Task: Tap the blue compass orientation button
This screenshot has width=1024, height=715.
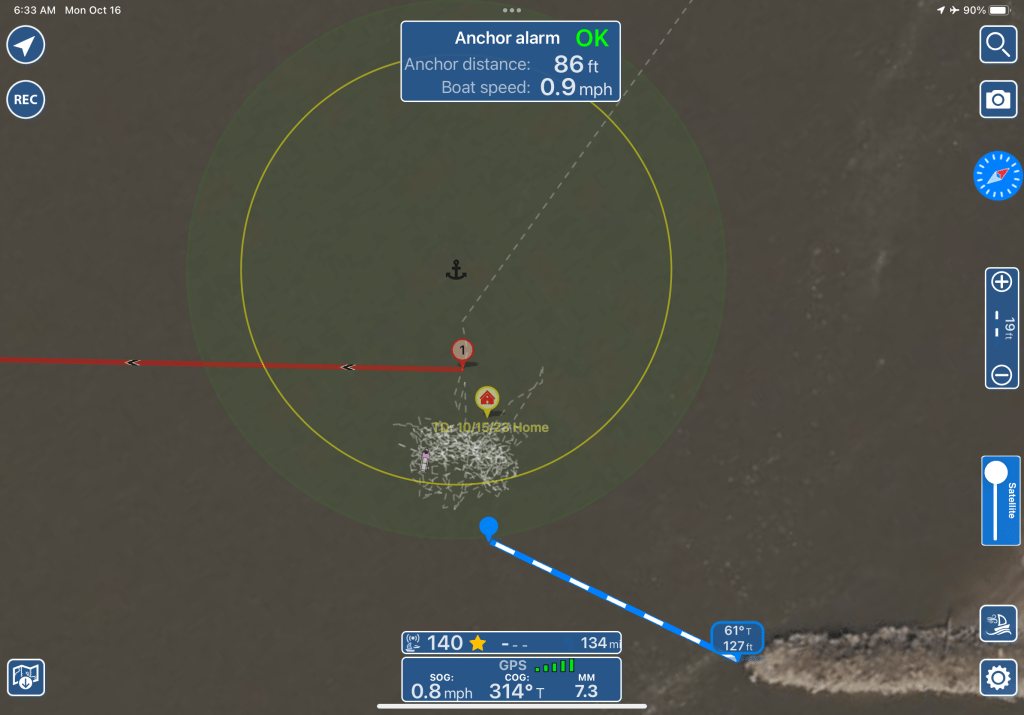Action: (998, 176)
